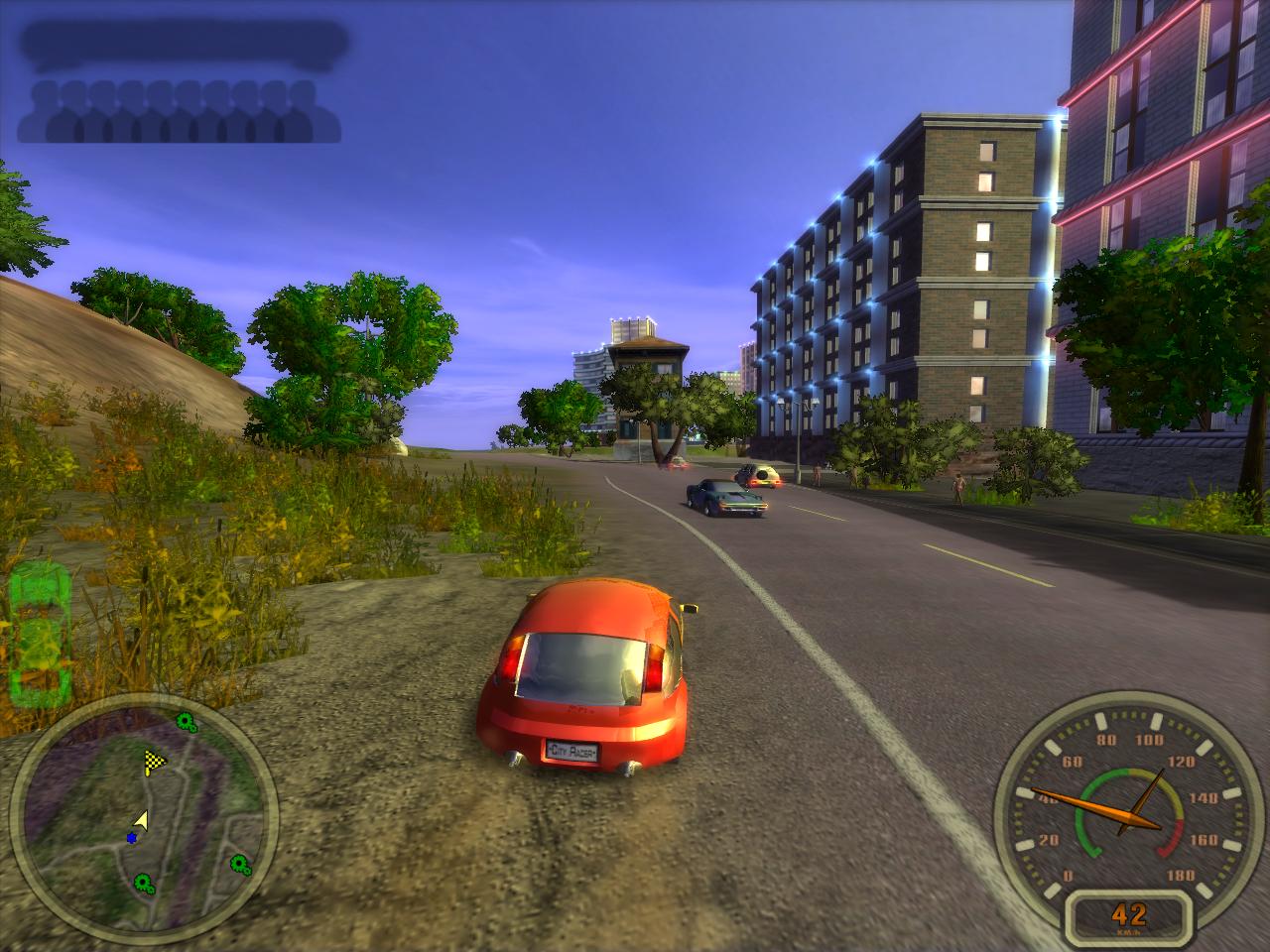This screenshot has height=952, width=1270.
Task: Click the yellow player arrow on the minimap
Action: [141, 820]
